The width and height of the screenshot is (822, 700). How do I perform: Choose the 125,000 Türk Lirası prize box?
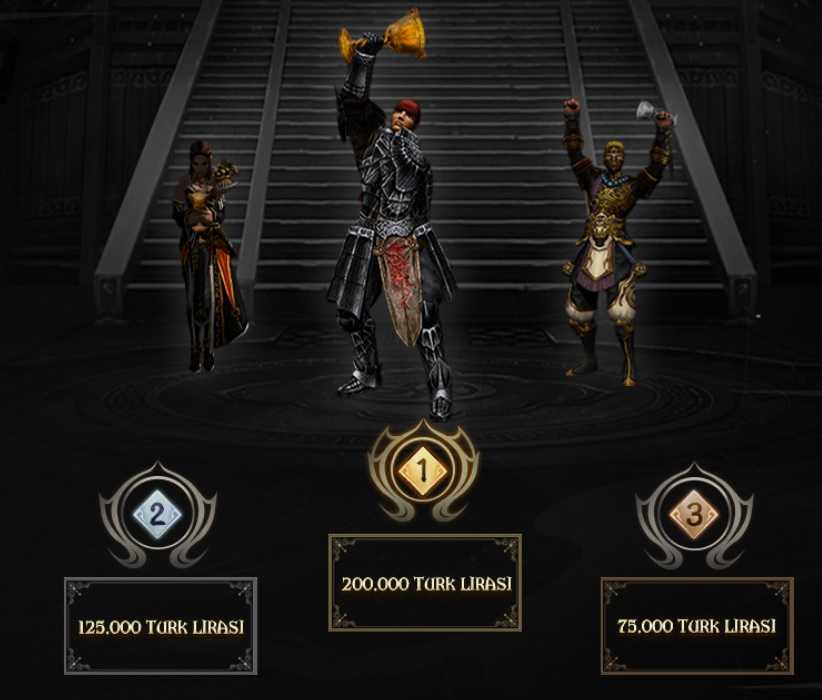pyautogui.click(x=161, y=627)
